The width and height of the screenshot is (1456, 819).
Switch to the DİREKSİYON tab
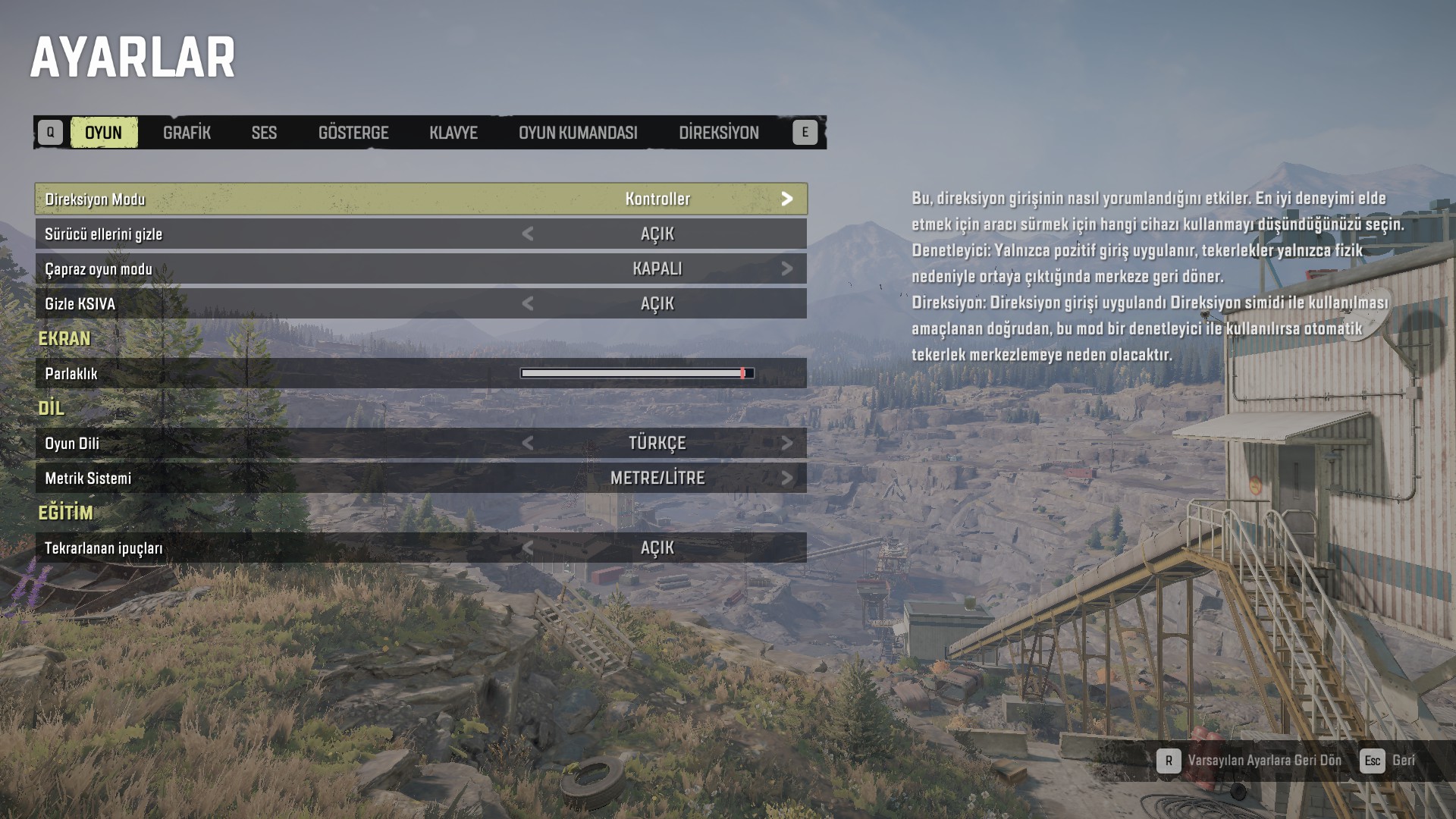718,133
